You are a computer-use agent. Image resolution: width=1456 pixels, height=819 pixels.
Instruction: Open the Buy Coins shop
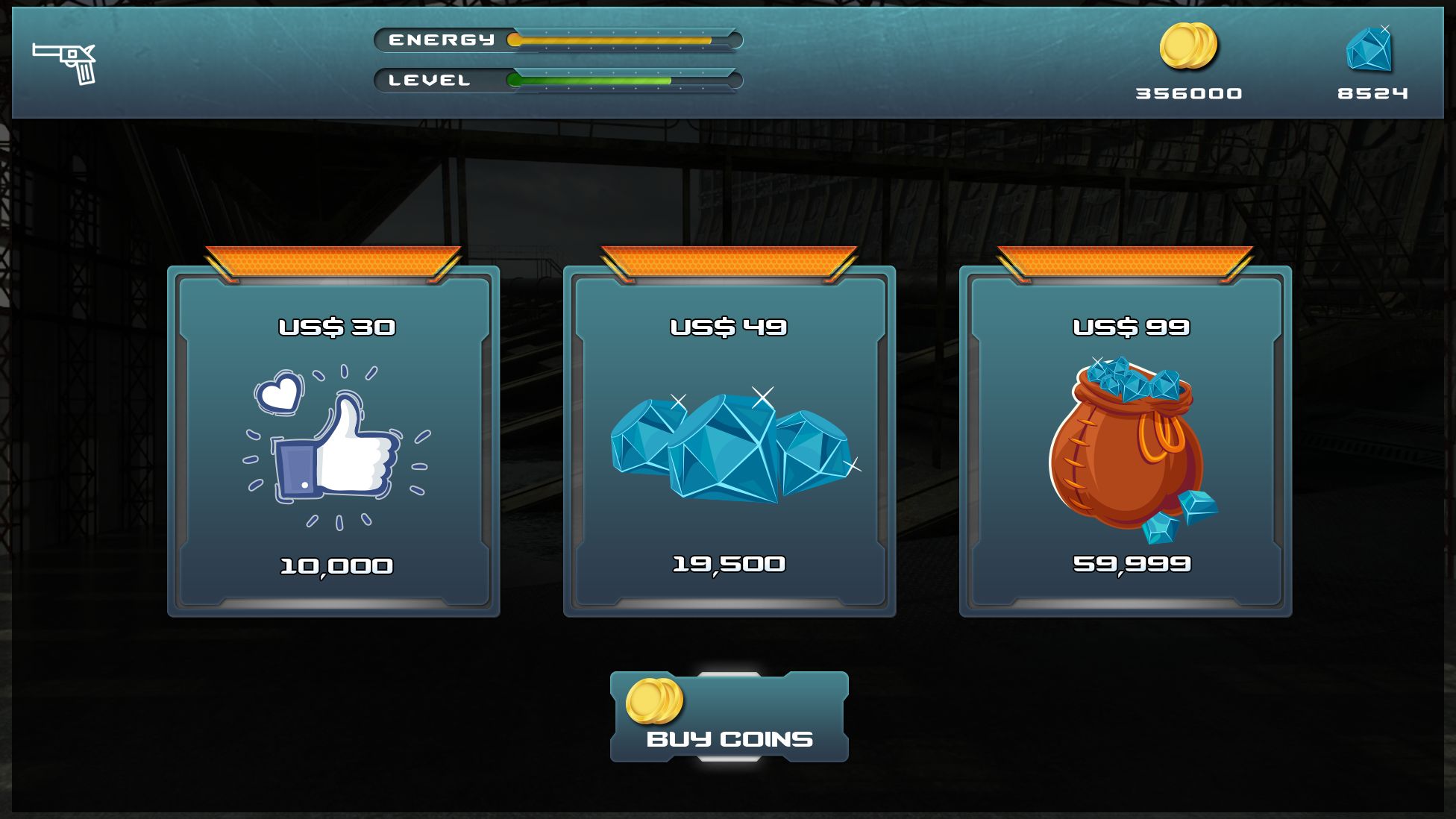pos(729,717)
